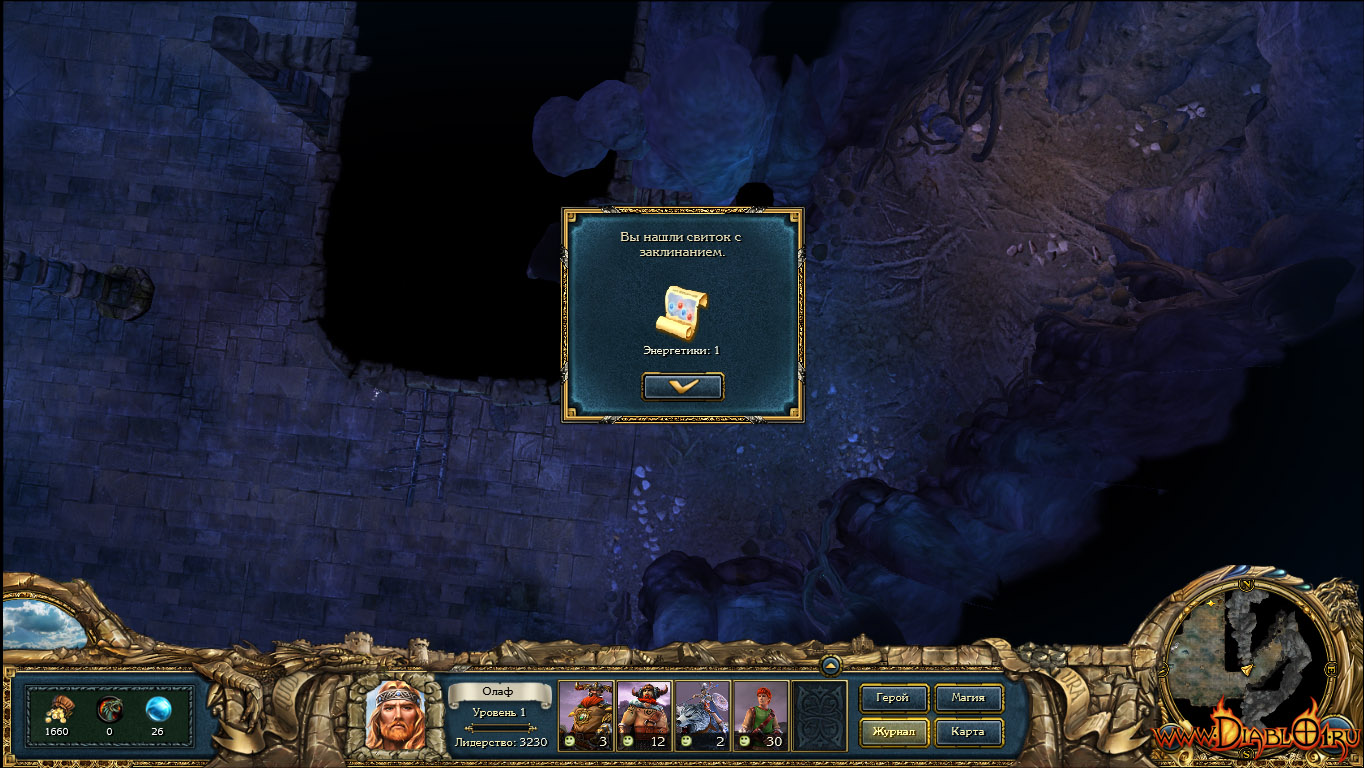Click the gold coins resource icon
1364x768 pixels.
point(58,709)
